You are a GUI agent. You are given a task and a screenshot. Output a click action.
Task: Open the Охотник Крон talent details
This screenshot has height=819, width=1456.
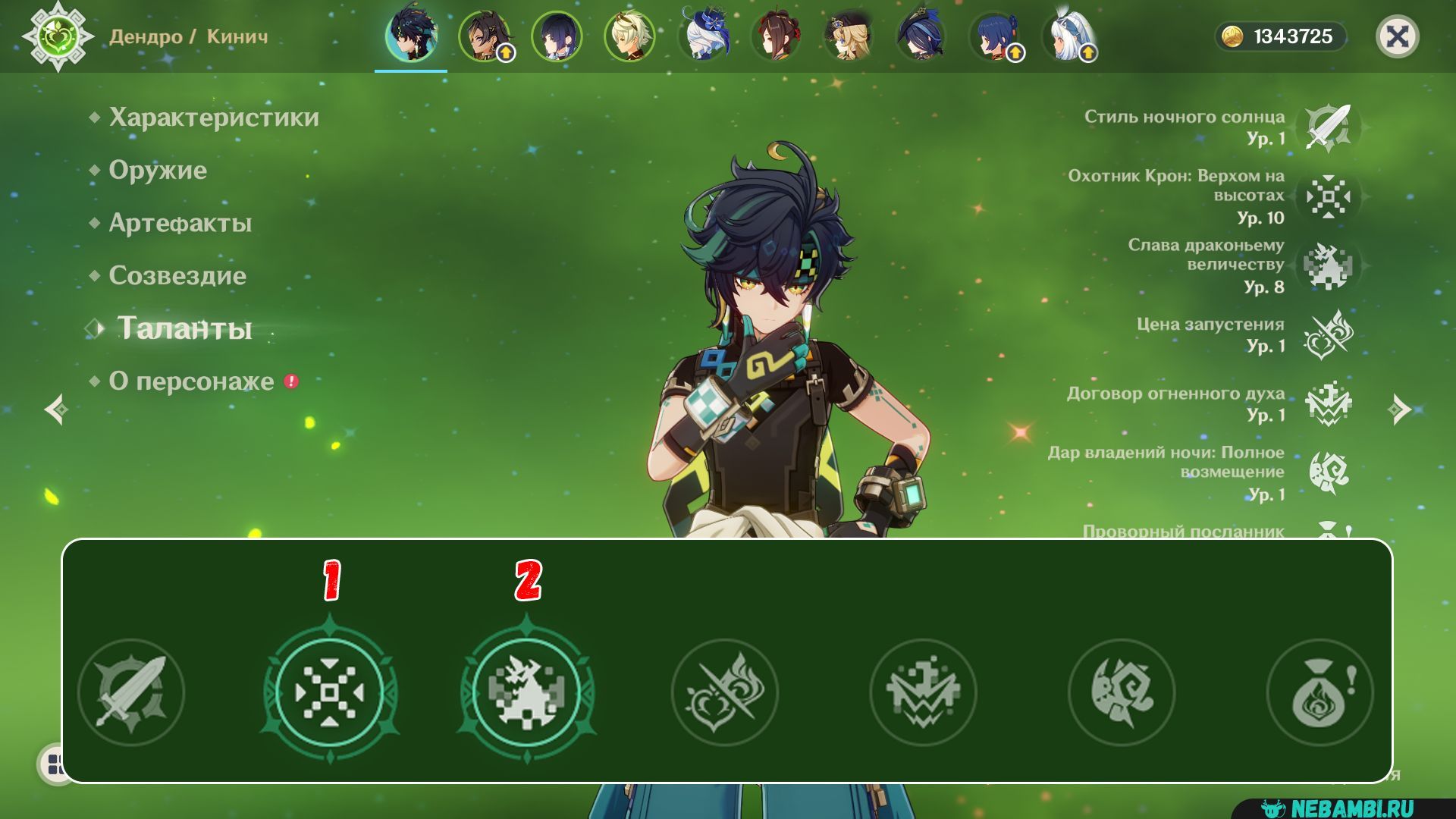click(1328, 196)
